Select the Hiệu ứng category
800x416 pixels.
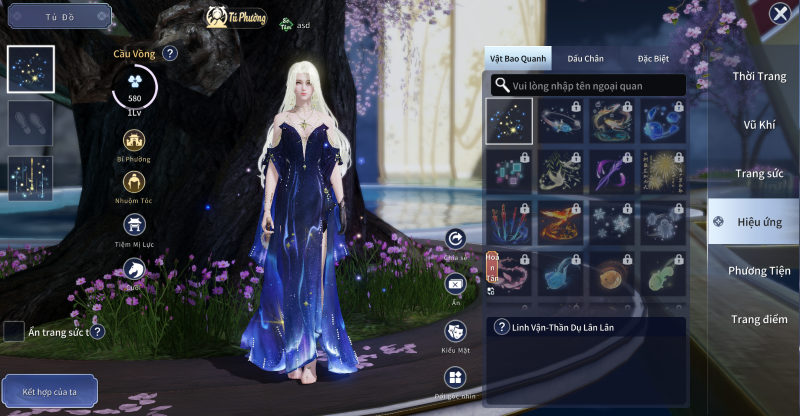click(x=759, y=222)
